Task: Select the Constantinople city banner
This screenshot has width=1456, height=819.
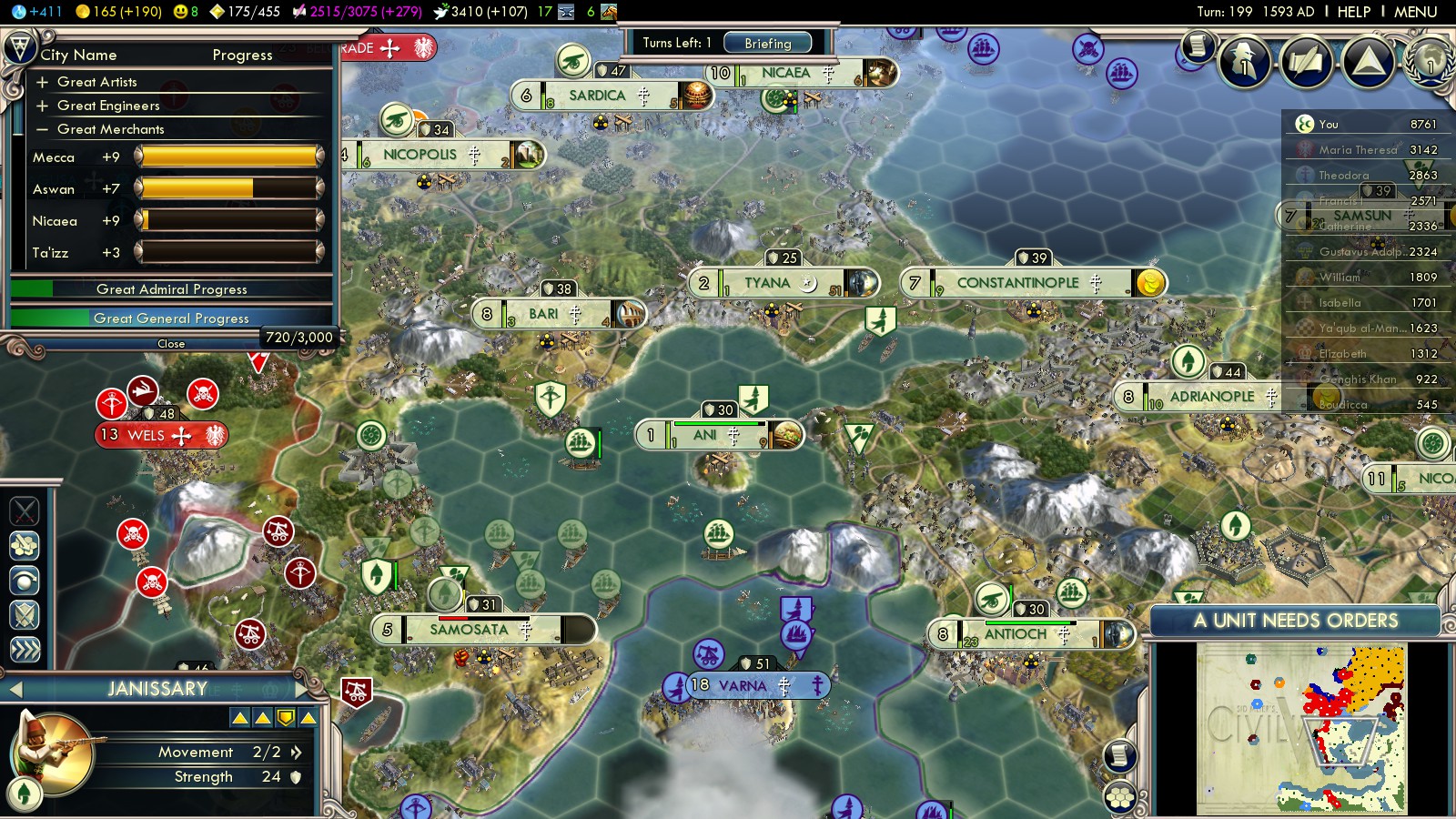Action: tap(1017, 283)
